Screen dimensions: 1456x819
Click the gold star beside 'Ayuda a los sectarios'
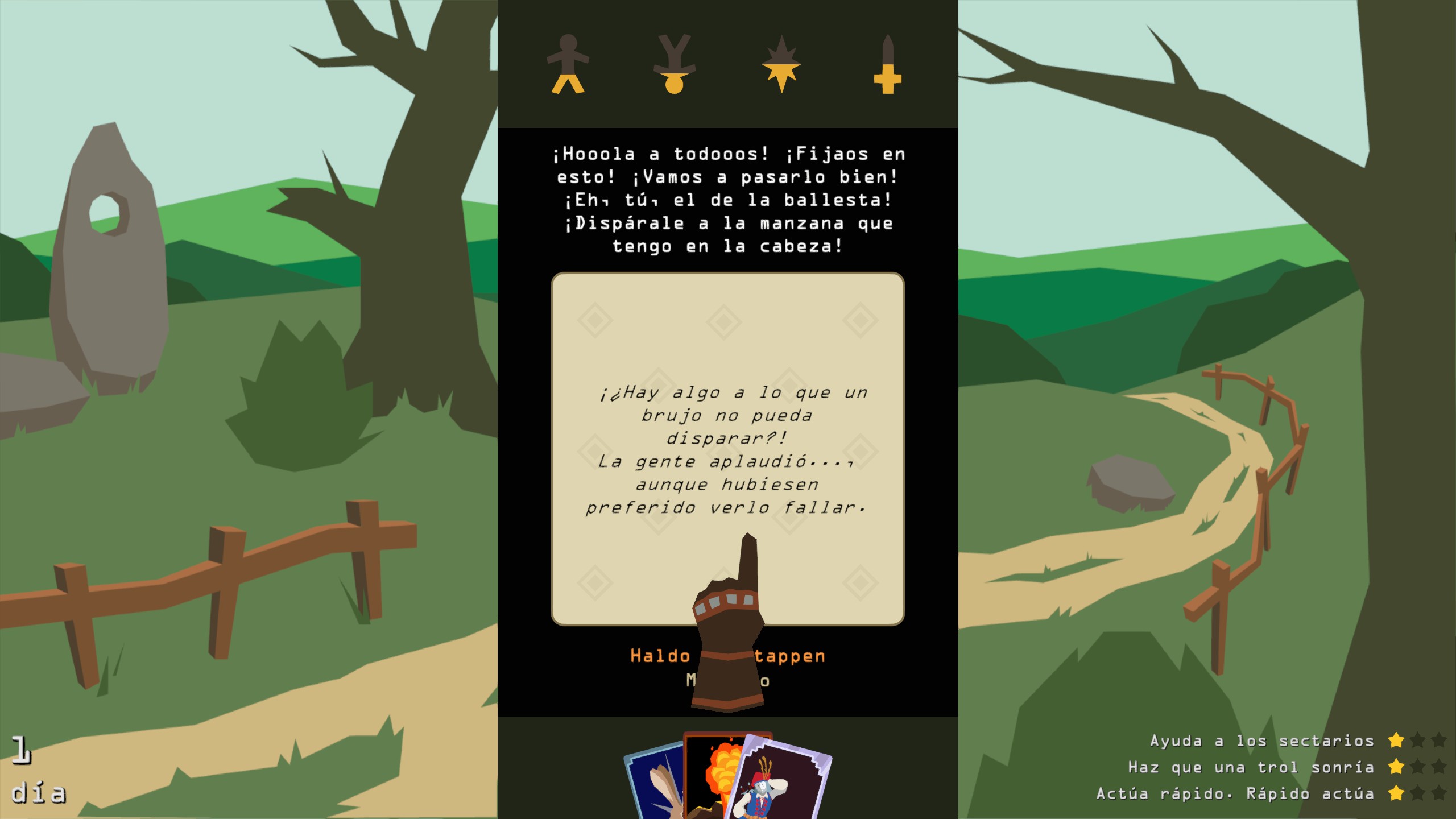click(x=1396, y=740)
